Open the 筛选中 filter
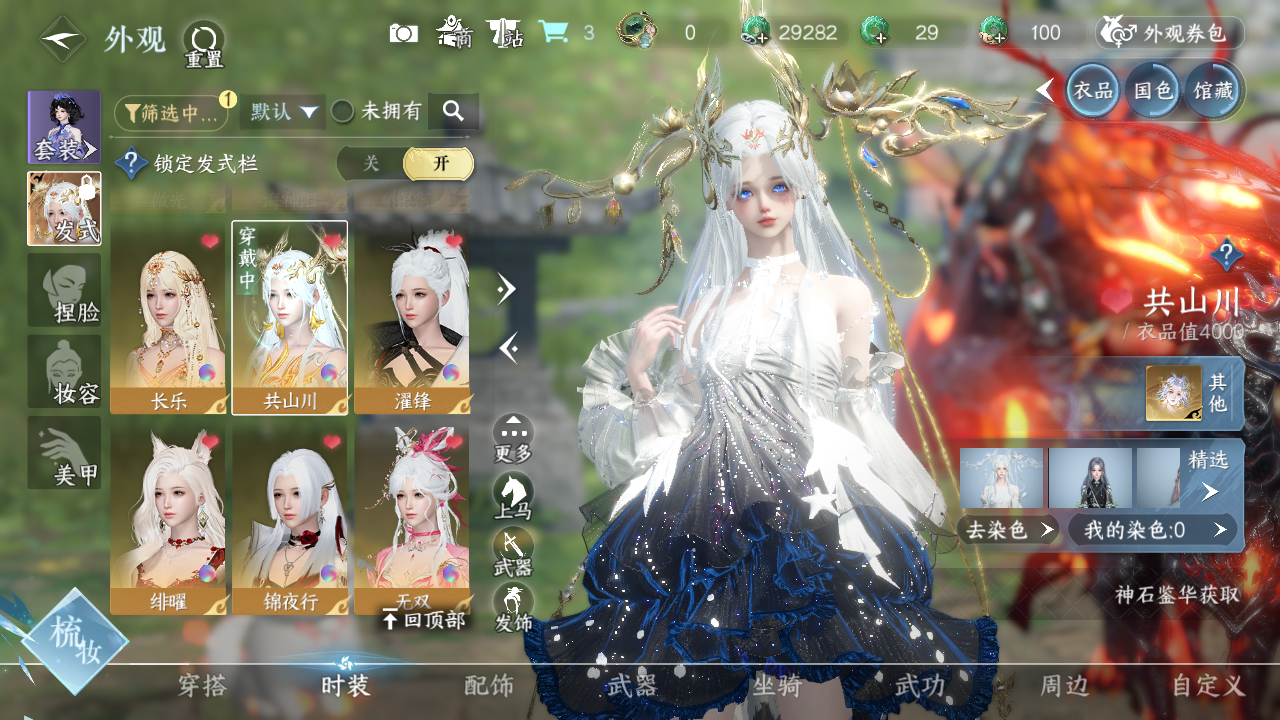 click(171, 113)
